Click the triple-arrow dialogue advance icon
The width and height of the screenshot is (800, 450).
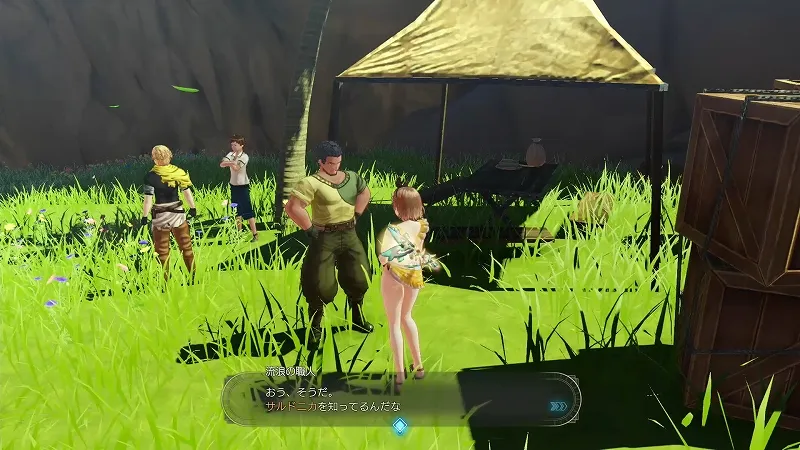click(x=558, y=406)
